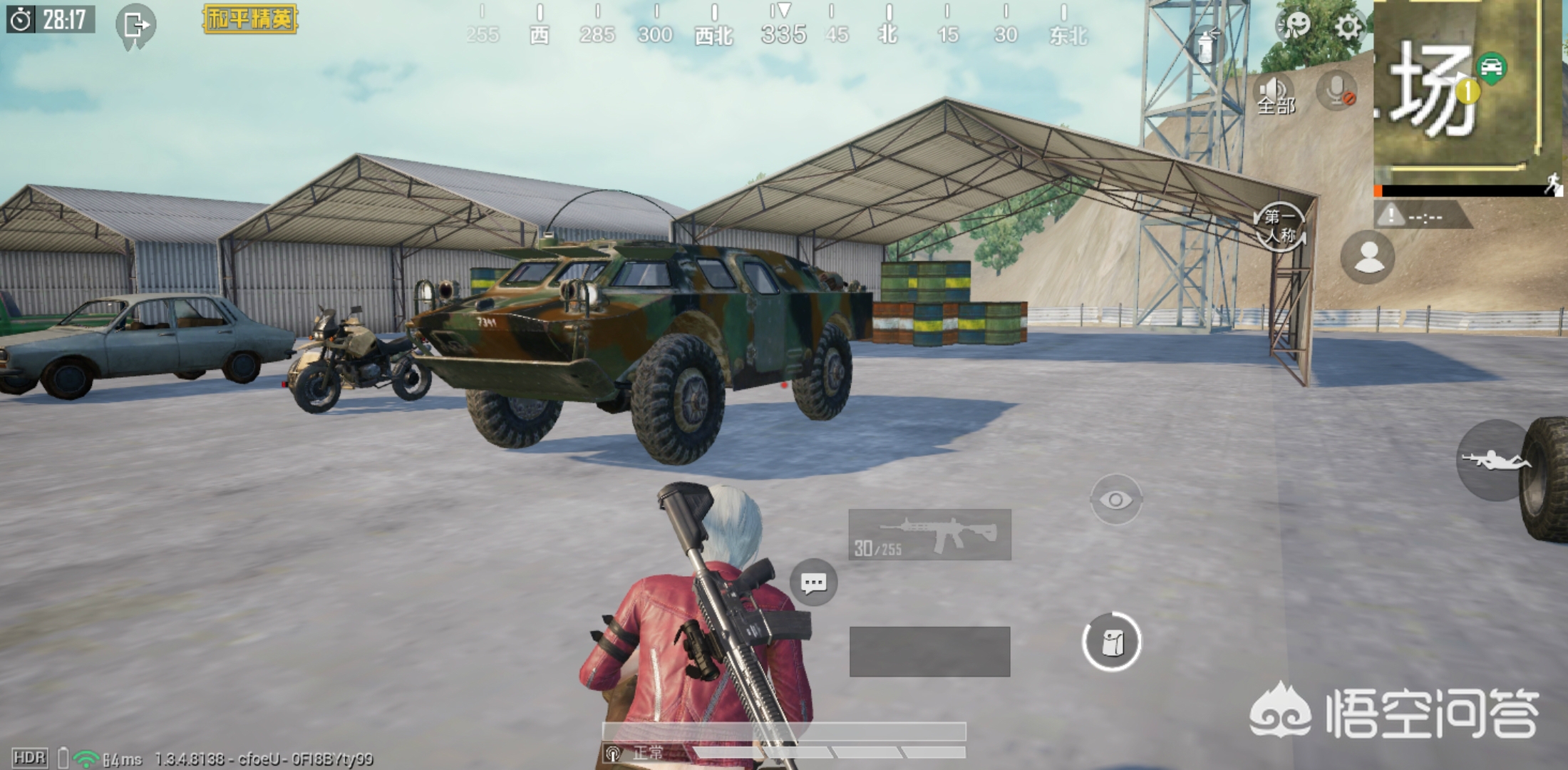Switch view with the 第一人称 button
Image resolution: width=1568 pixels, height=770 pixels.
pos(1280,227)
